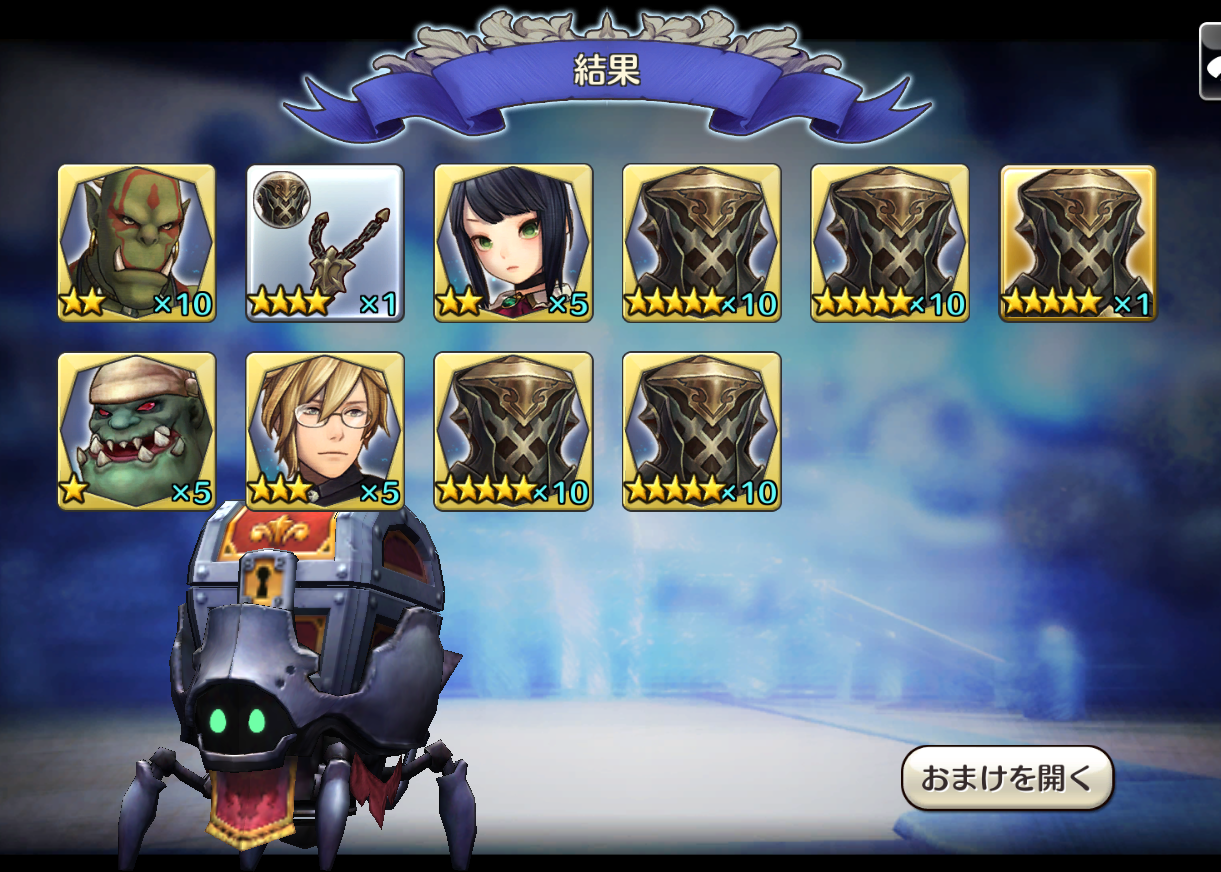This screenshot has height=872, width=1221.
Task: Choose the shiny gold-framed armor tile with ×1
Action: [1078, 243]
